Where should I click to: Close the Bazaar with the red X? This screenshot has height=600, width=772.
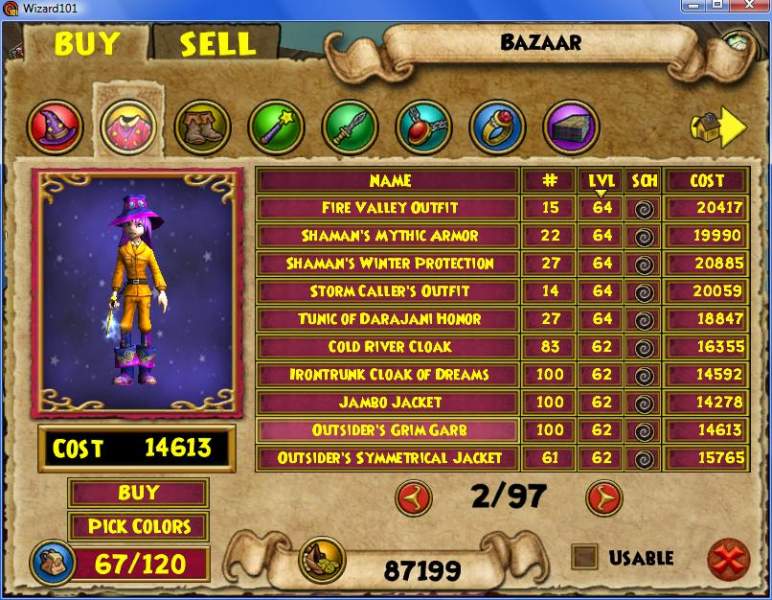(x=728, y=559)
